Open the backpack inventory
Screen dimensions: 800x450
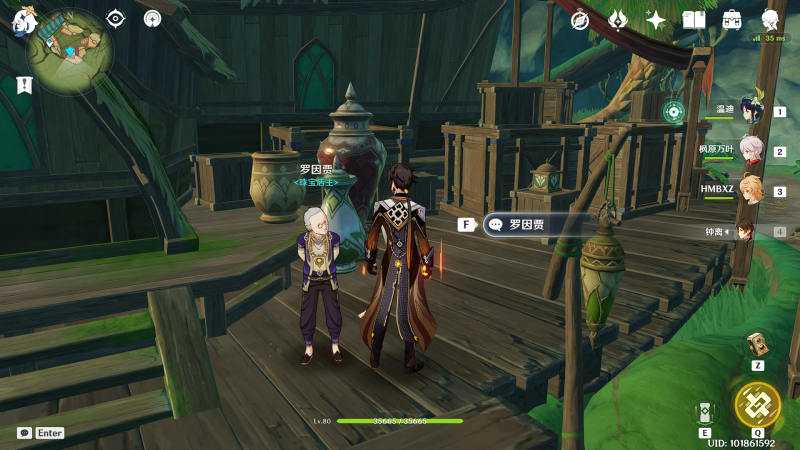(x=732, y=20)
